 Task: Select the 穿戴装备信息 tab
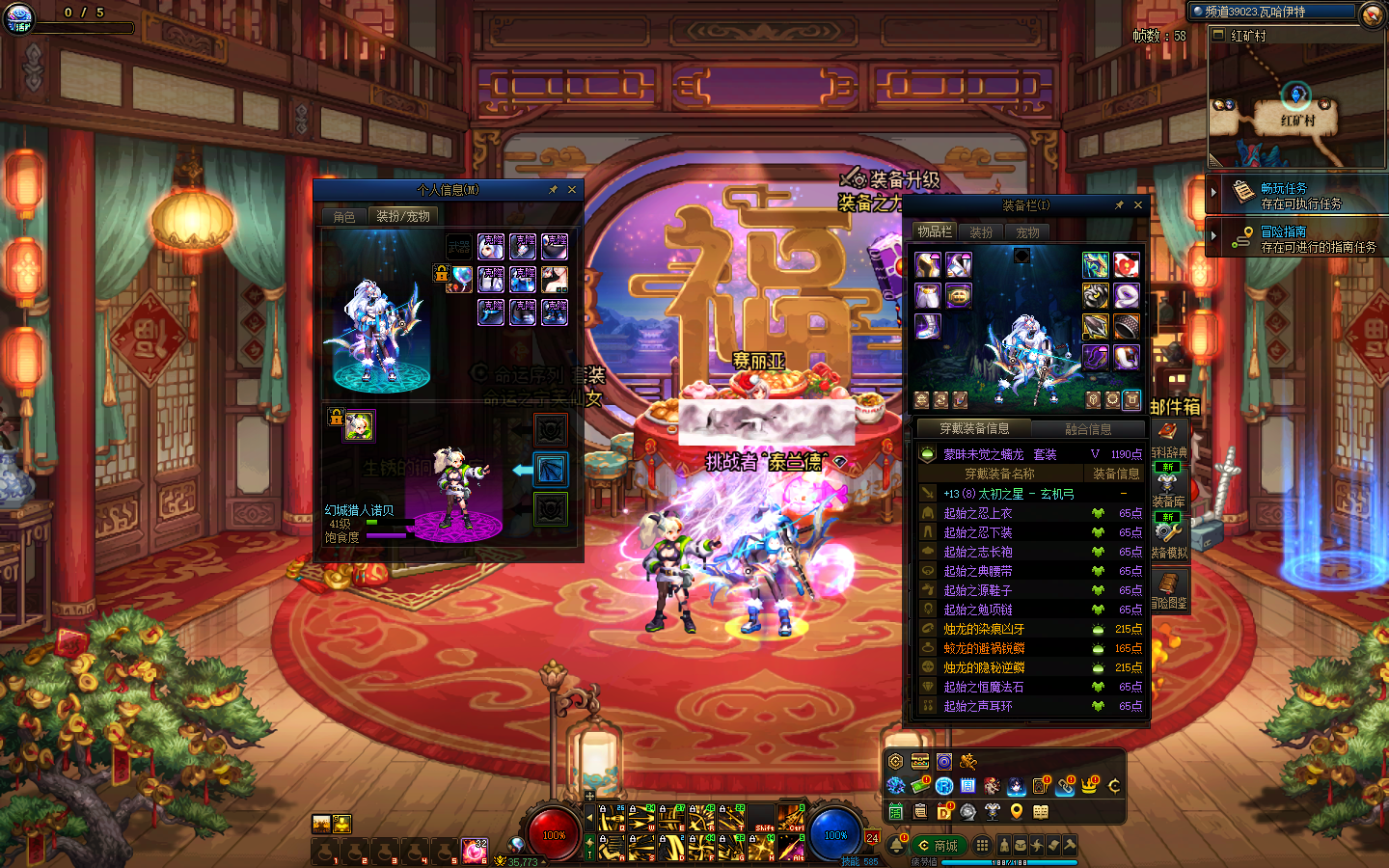click(974, 428)
